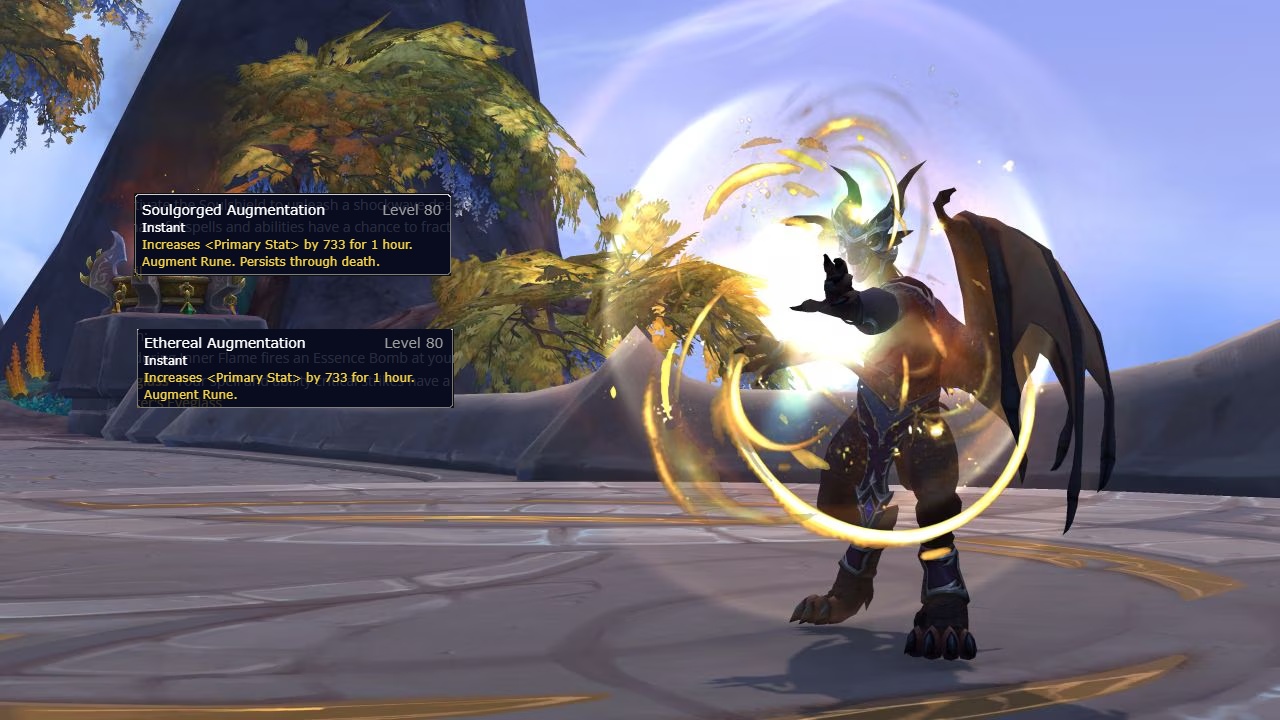1280x720 pixels.
Task: Select the Instant cast text under Ethereal Augmentation
Action: 165,361
